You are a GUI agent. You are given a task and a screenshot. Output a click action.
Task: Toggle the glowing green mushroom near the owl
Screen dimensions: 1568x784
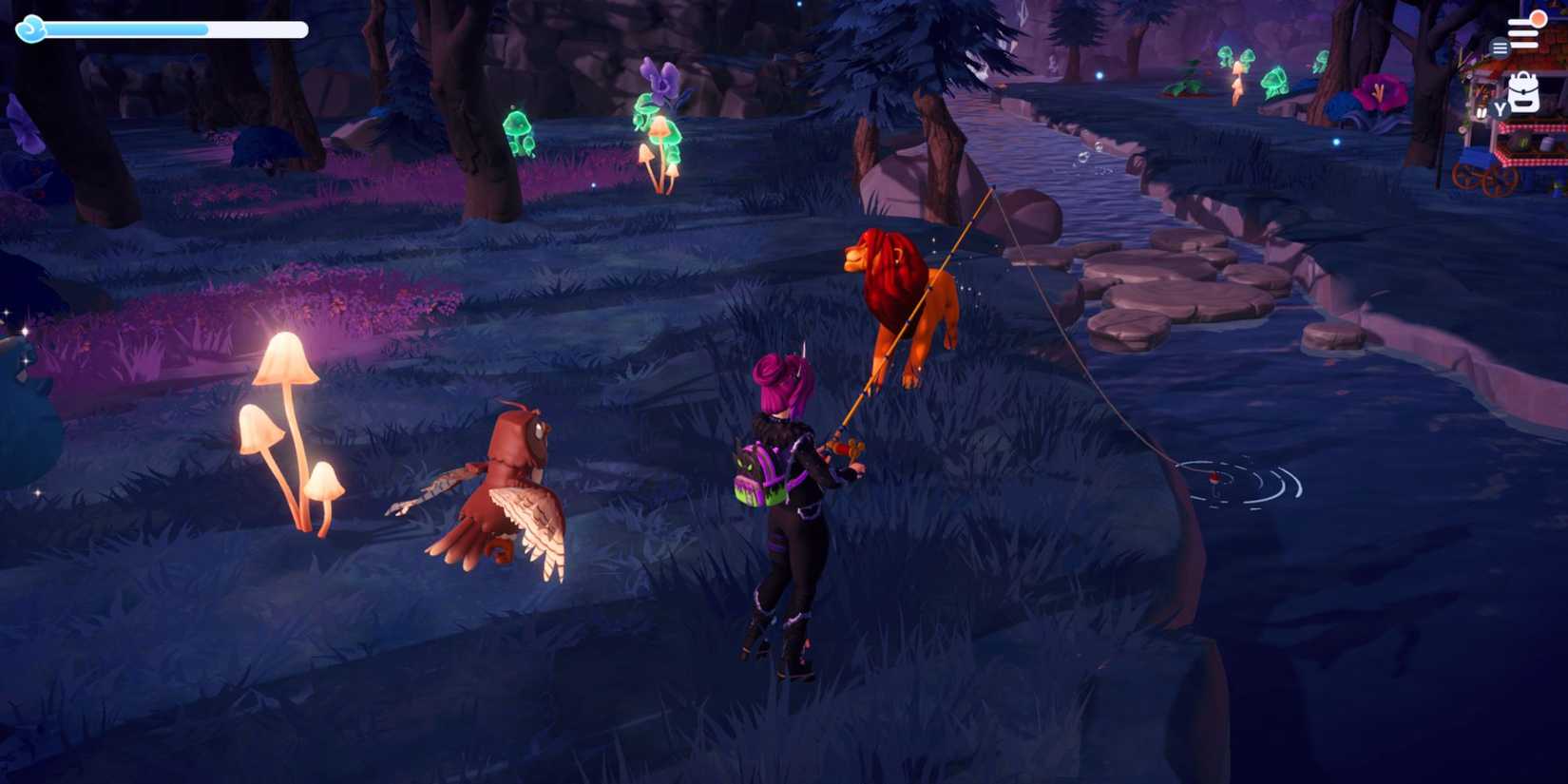(x=517, y=131)
